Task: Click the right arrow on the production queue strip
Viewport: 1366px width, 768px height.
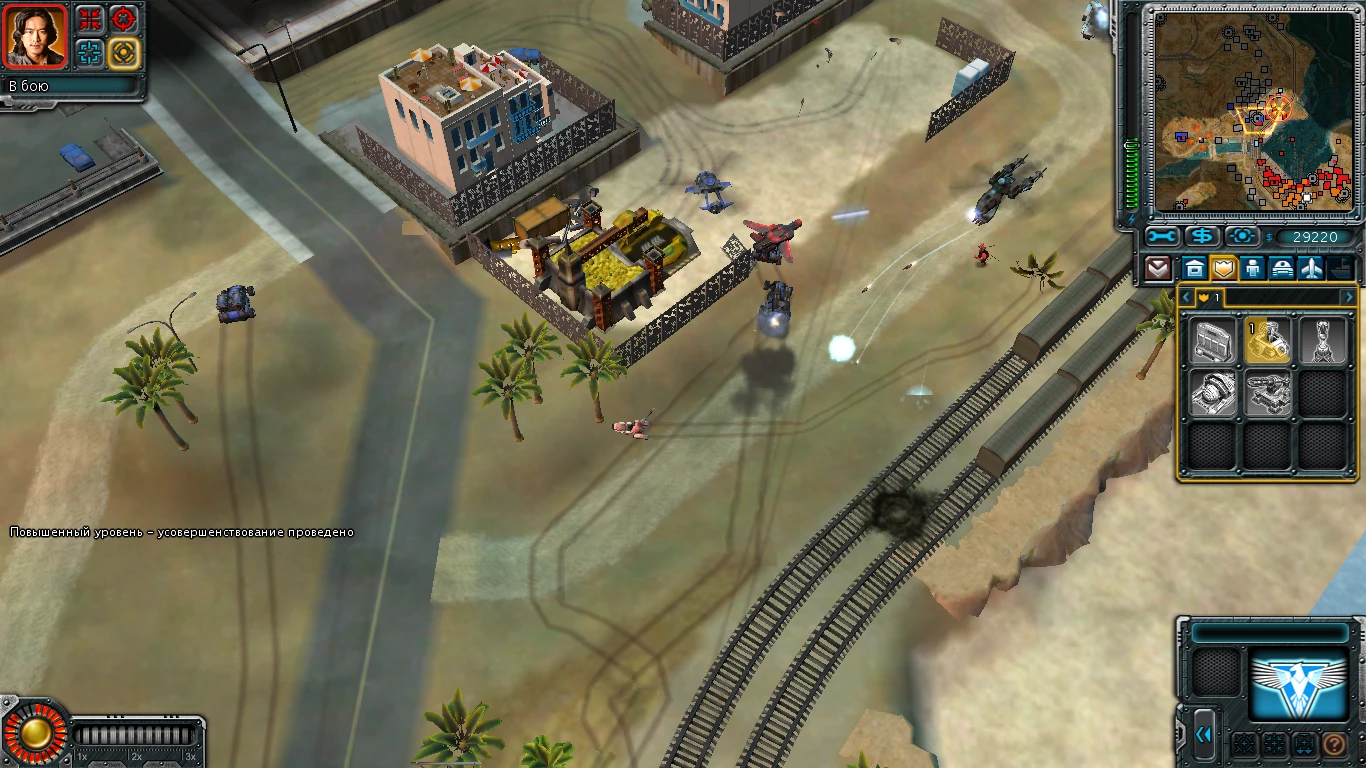Action: coord(1348,296)
